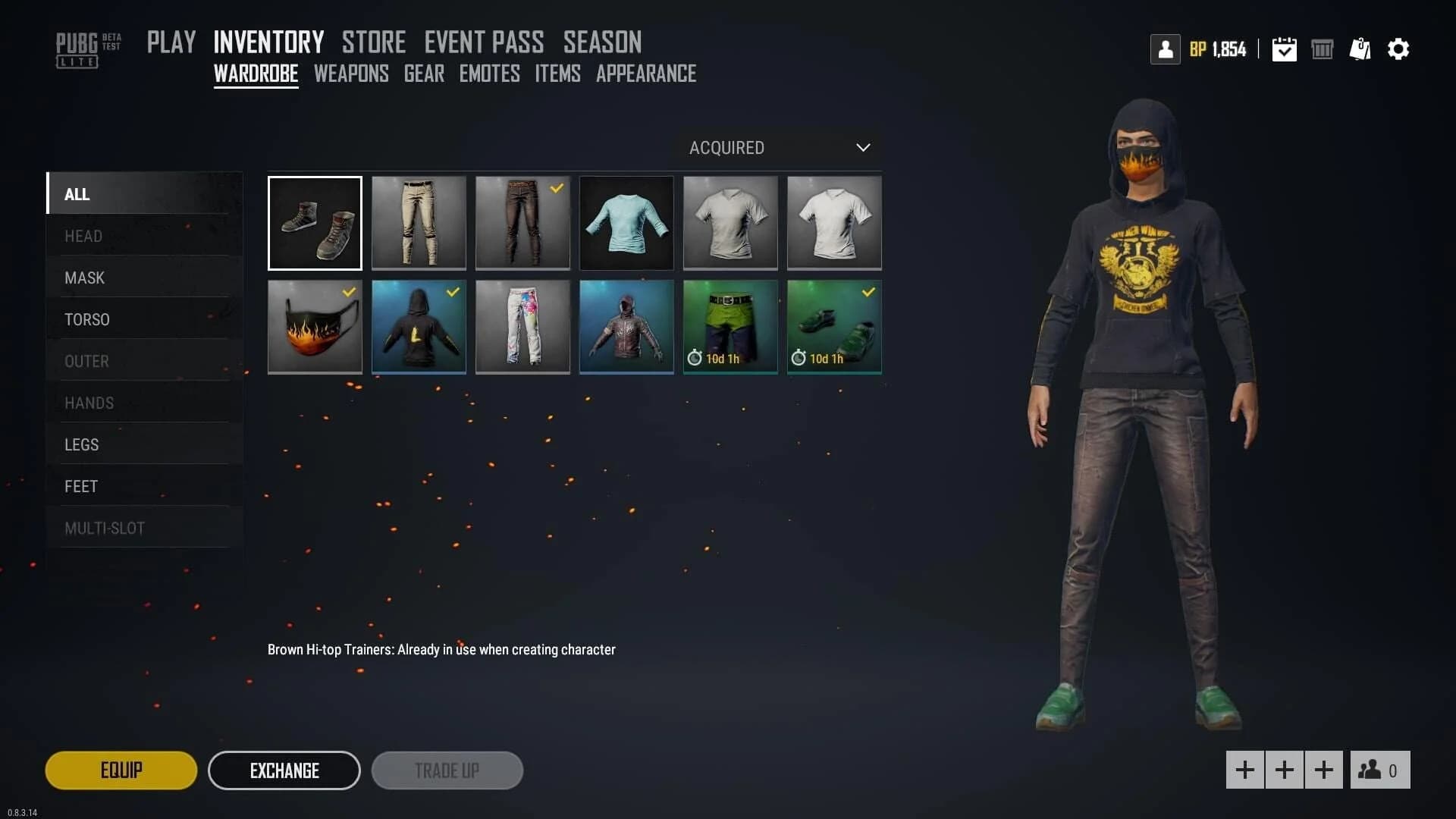This screenshot has height=819, width=1456.
Task: Open the player profile icon
Action: (1166, 49)
